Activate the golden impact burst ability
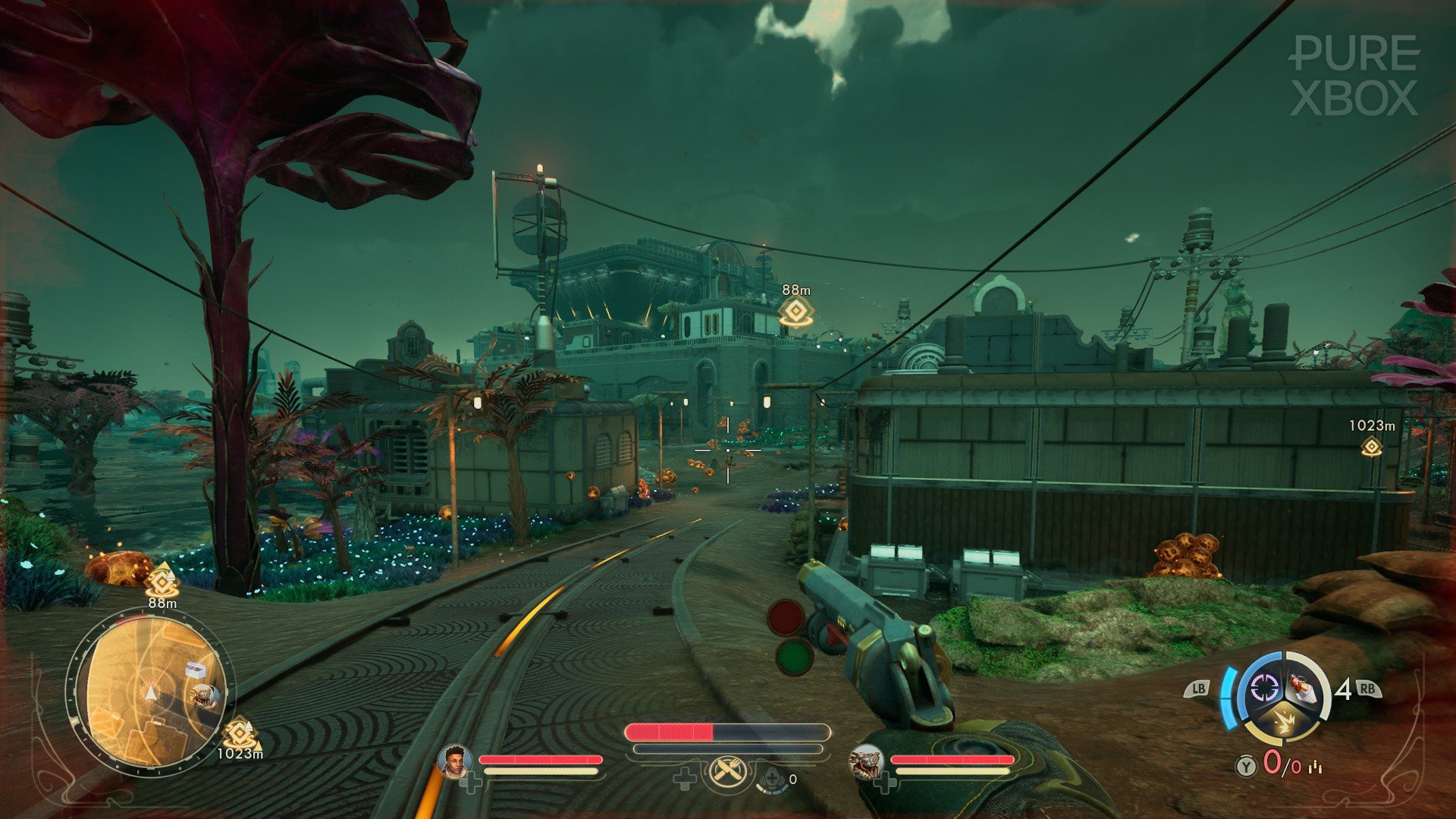 (1284, 721)
